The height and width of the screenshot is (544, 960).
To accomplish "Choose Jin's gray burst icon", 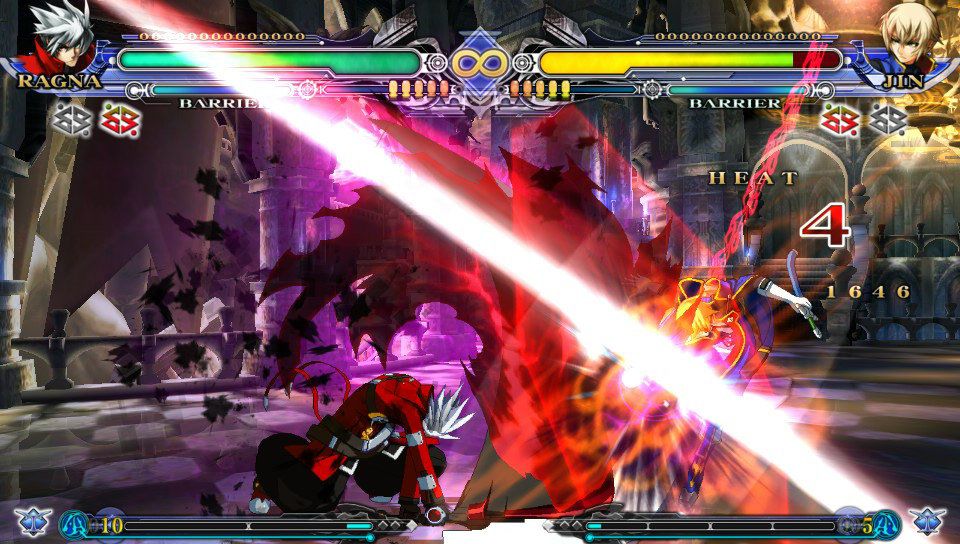I will 887,121.
